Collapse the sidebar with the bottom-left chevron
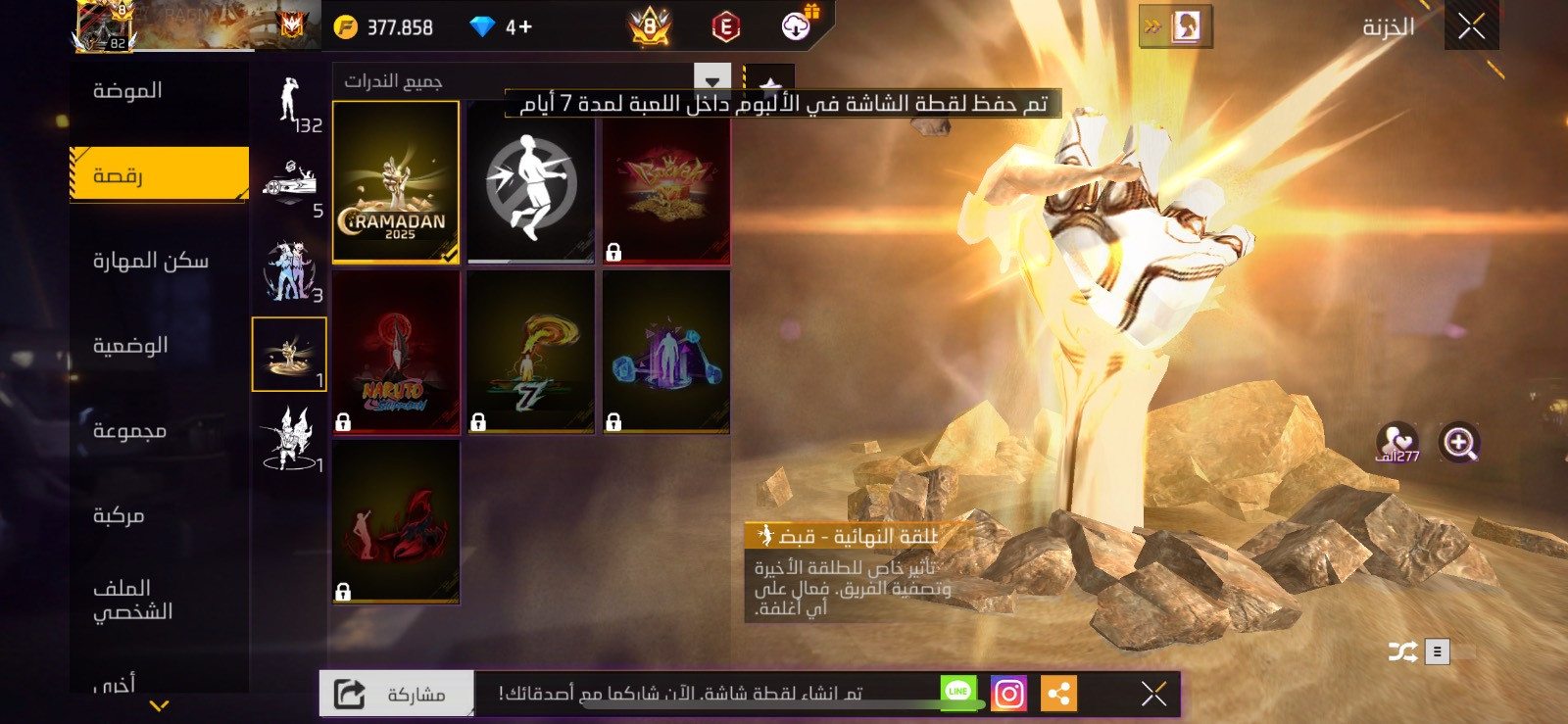This screenshot has width=1568, height=724. coord(157,703)
